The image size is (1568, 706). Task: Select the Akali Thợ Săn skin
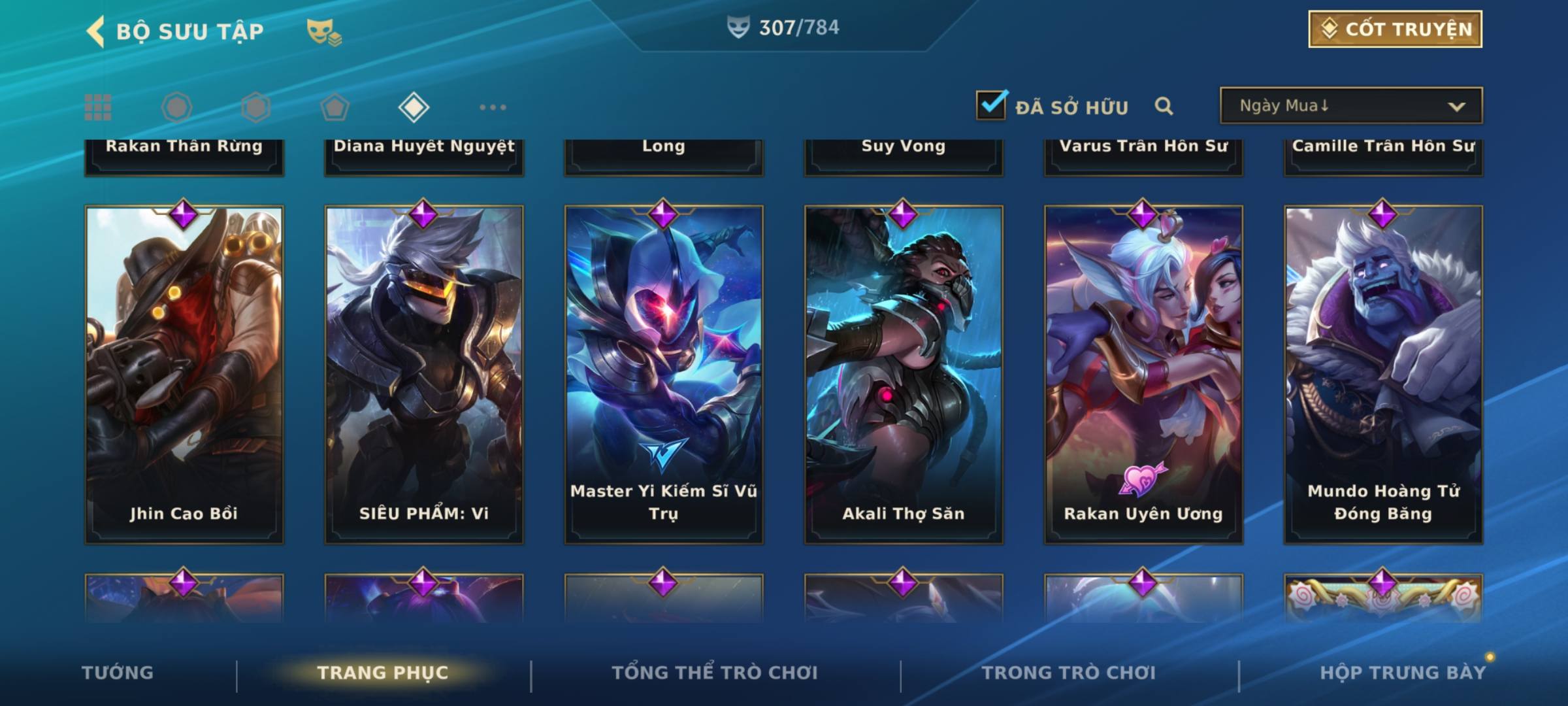pos(903,374)
